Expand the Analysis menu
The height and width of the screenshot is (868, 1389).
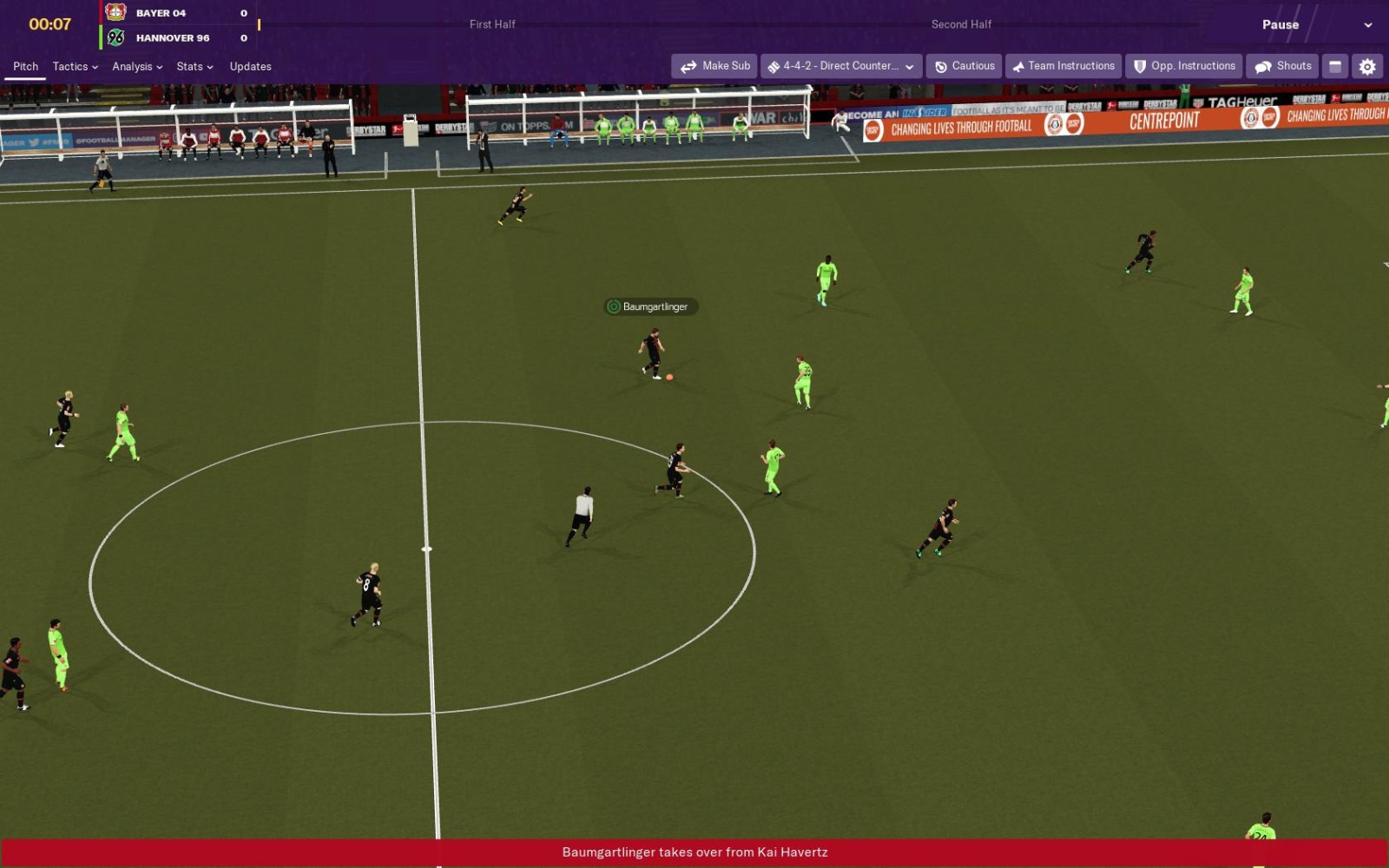[137, 67]
